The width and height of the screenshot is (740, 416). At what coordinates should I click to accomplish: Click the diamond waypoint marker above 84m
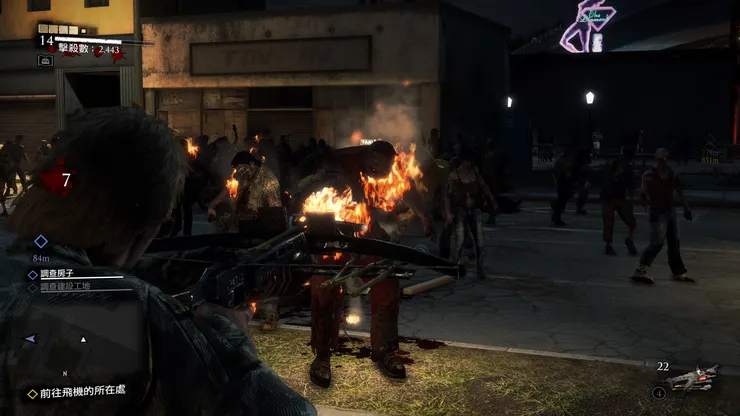pos(41,241)
